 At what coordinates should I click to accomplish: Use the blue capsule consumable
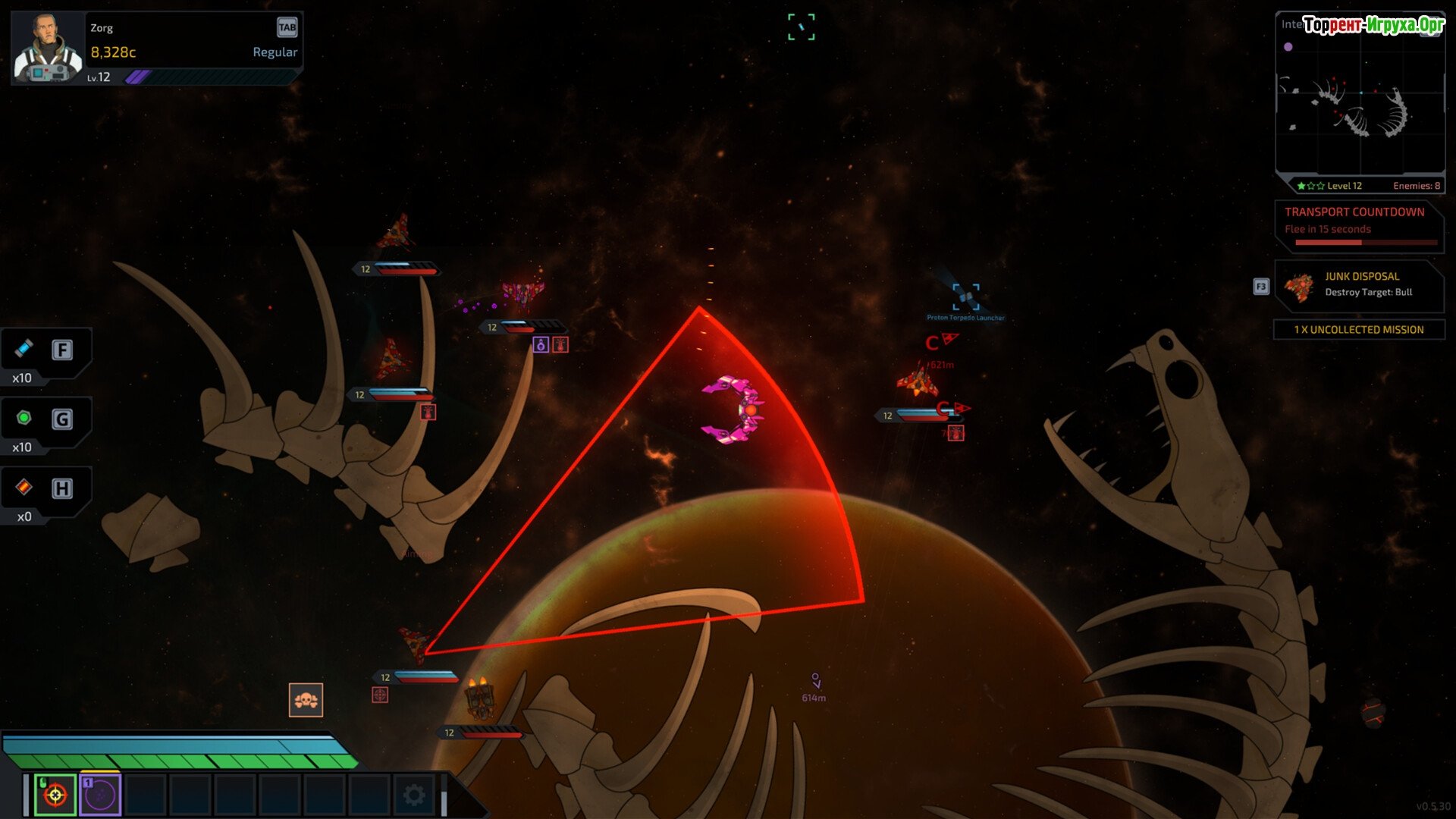tap(25, 349)
